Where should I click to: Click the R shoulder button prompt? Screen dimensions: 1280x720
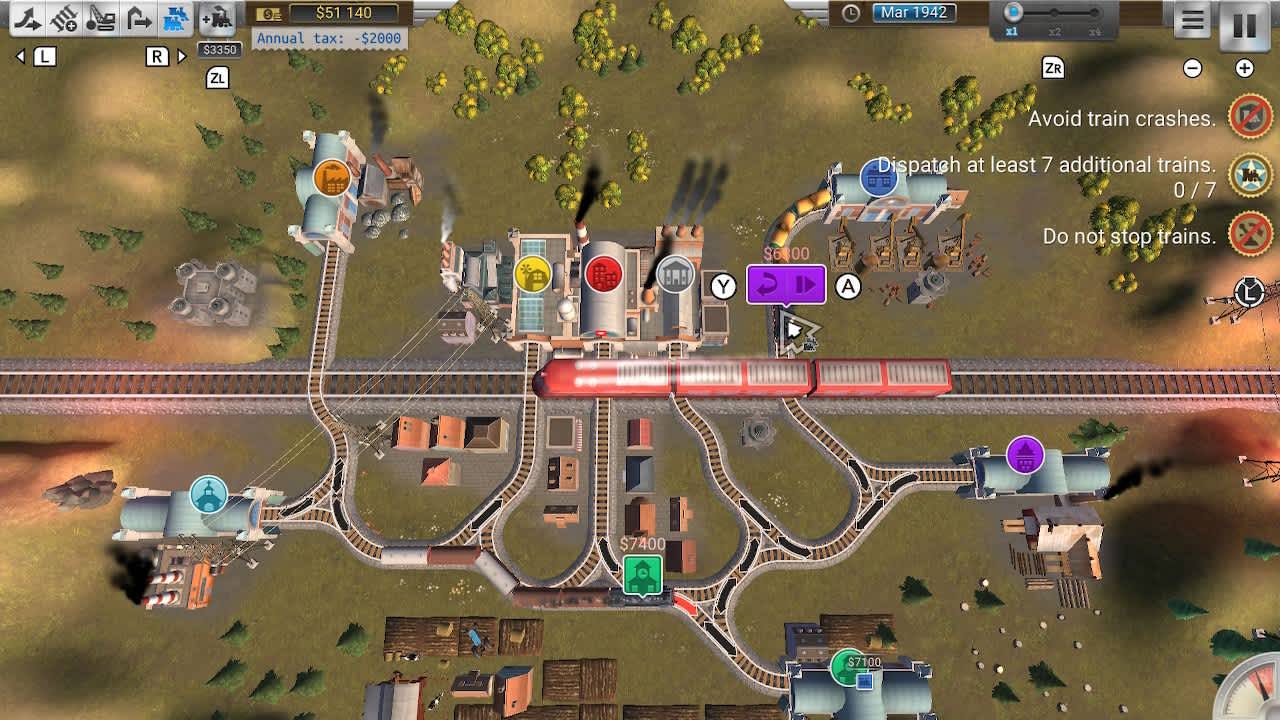(x=157, y=57)
